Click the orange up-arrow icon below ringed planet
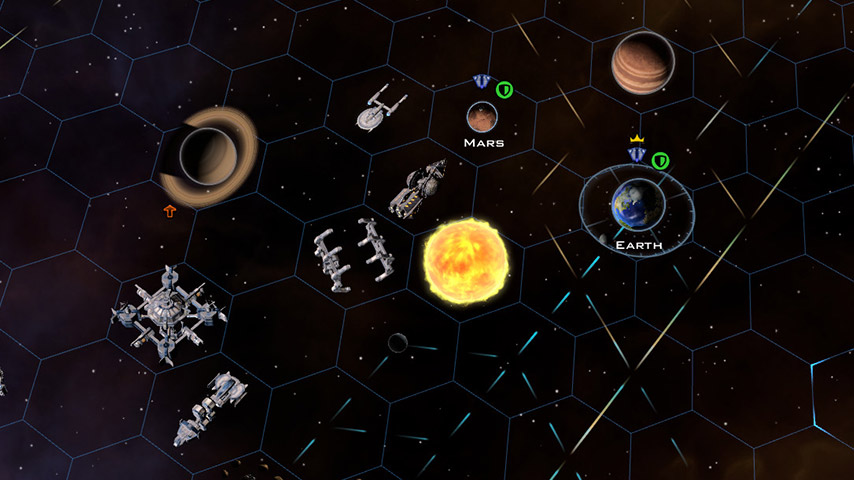Screen dimensions: 854x480 [170, 211]
